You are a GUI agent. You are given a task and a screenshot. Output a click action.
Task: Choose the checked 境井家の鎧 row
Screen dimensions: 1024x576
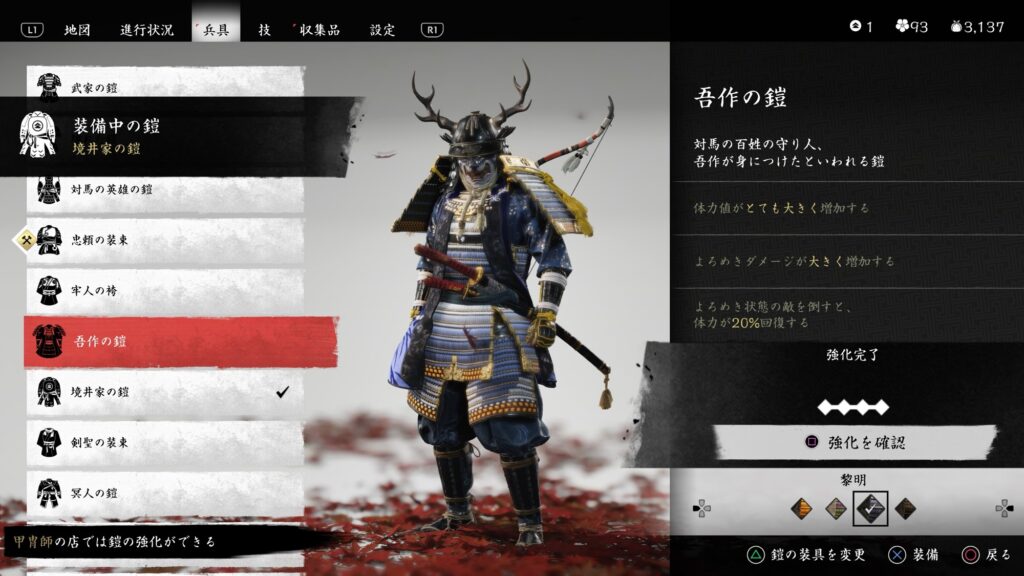[165, 392]
